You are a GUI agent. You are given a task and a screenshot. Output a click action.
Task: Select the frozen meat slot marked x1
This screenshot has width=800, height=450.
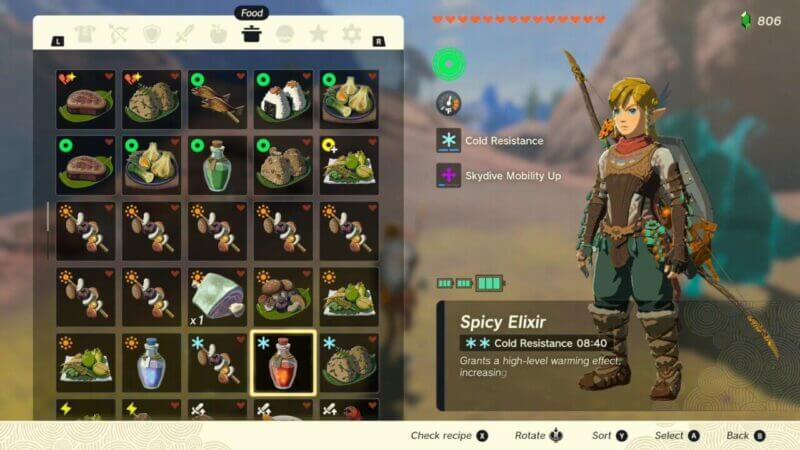point(217,296)
